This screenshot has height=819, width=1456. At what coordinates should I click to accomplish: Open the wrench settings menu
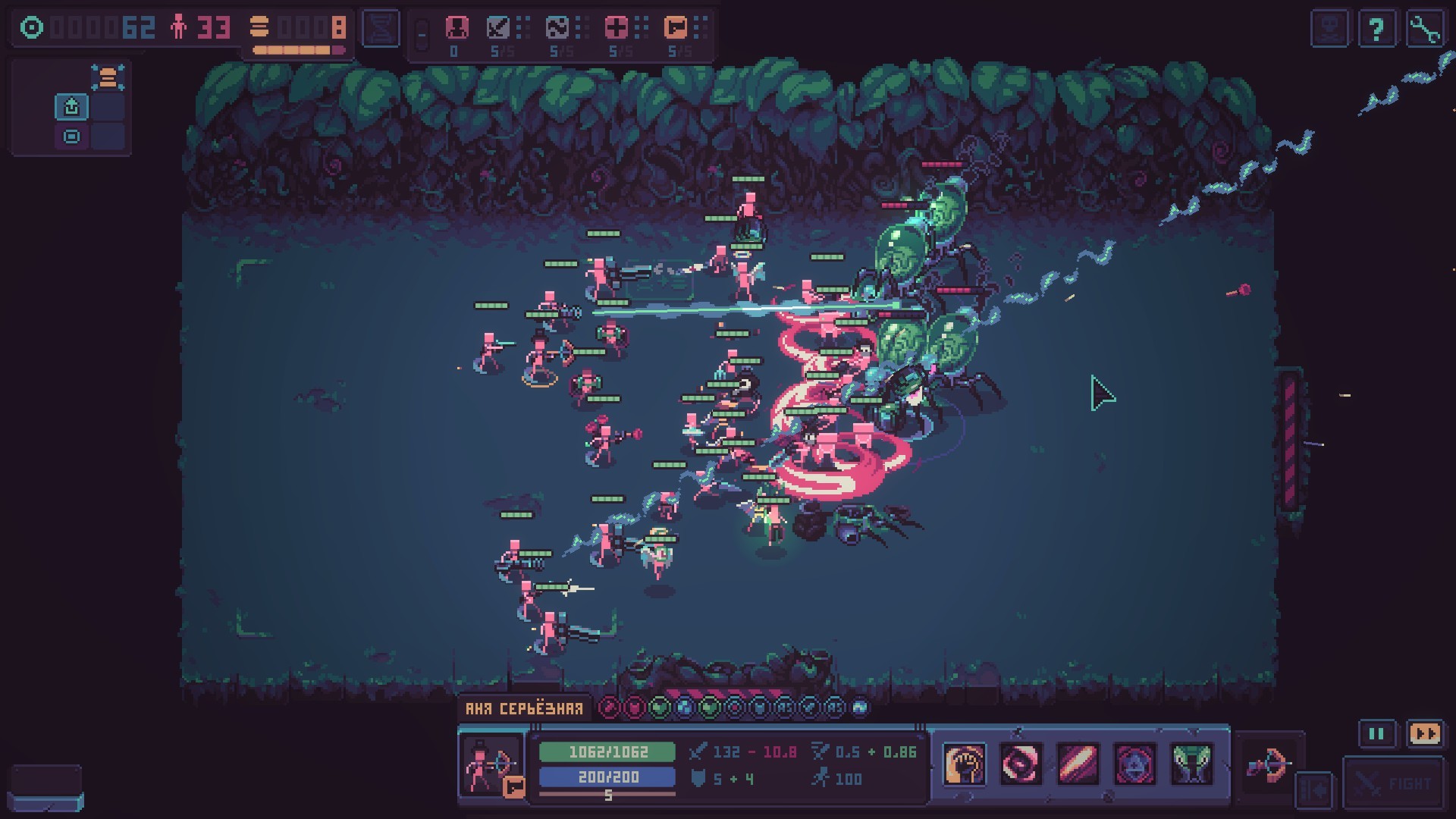point(1424,30)
